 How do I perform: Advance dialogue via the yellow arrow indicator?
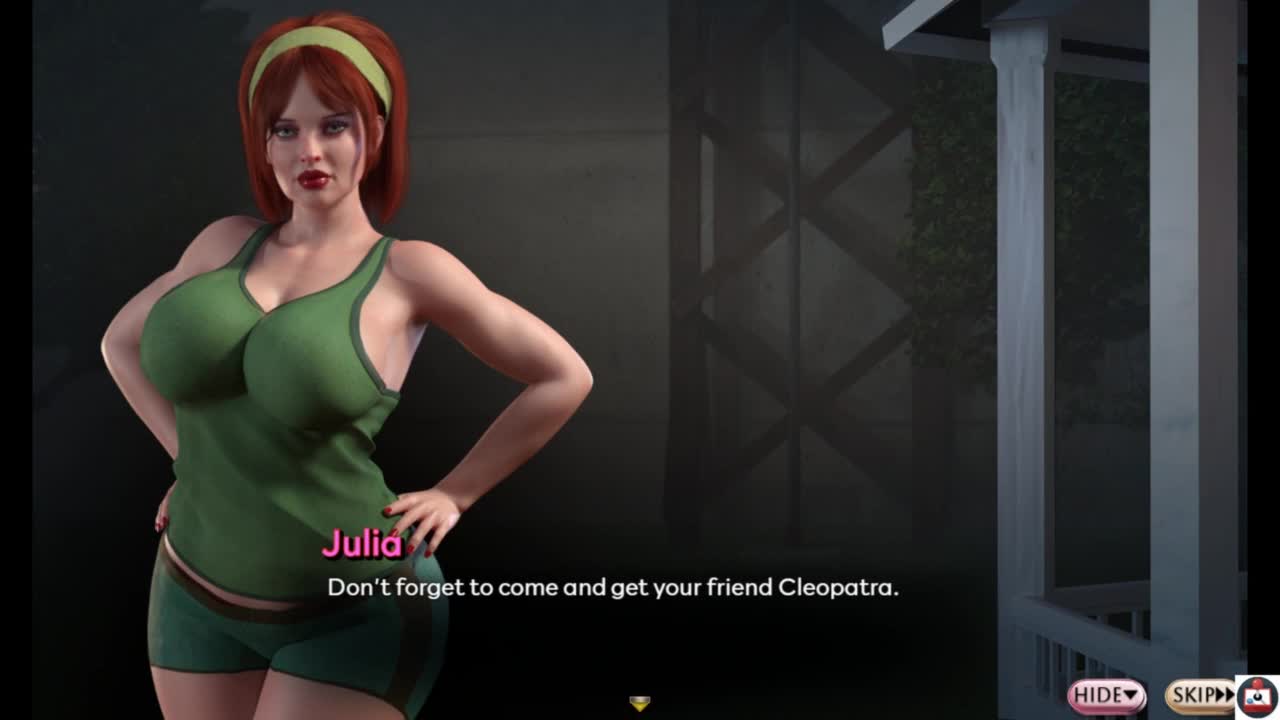pos(640,704)
